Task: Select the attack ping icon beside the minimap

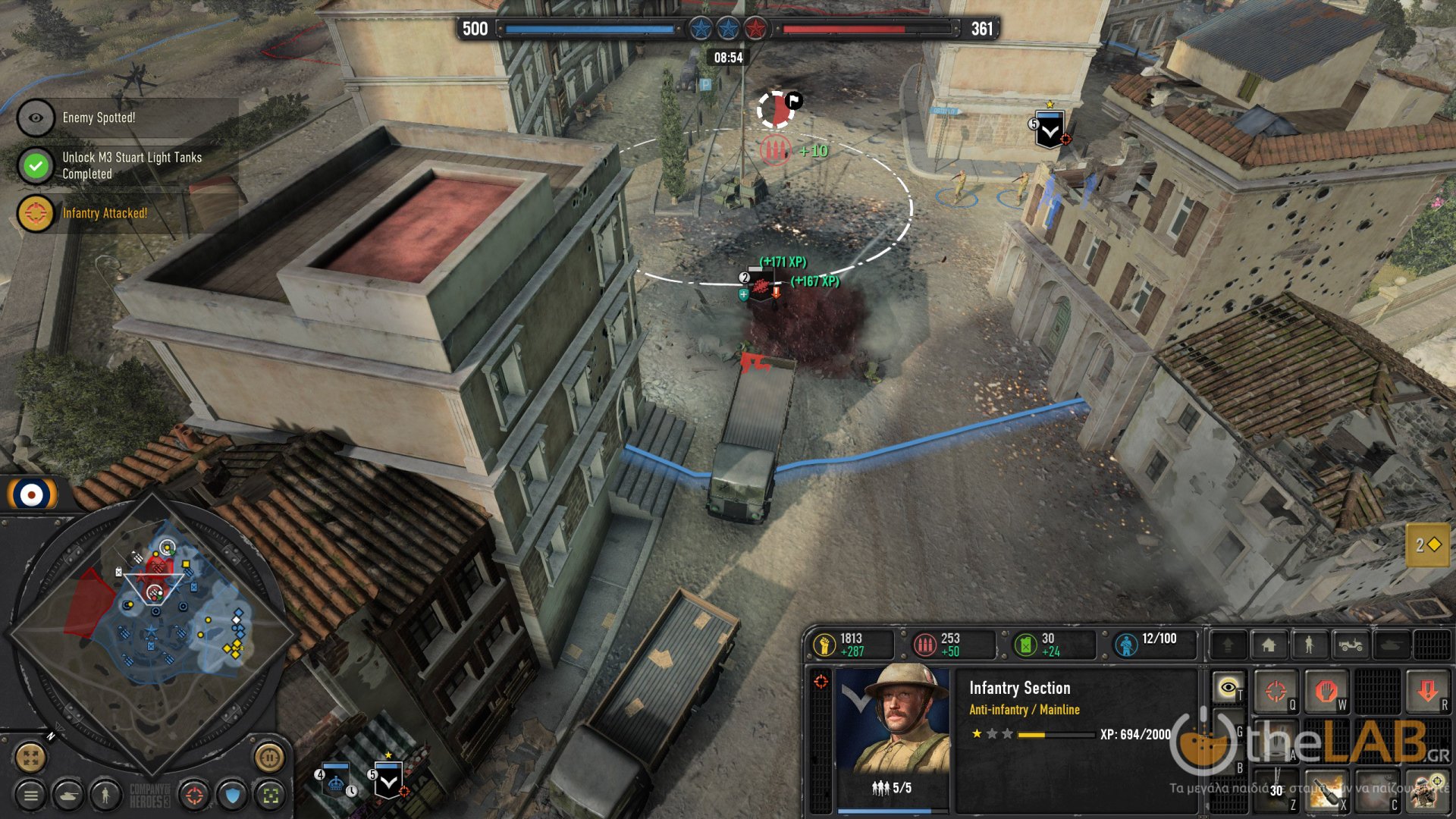Action: pyautogui.click(x=194, y=795)
